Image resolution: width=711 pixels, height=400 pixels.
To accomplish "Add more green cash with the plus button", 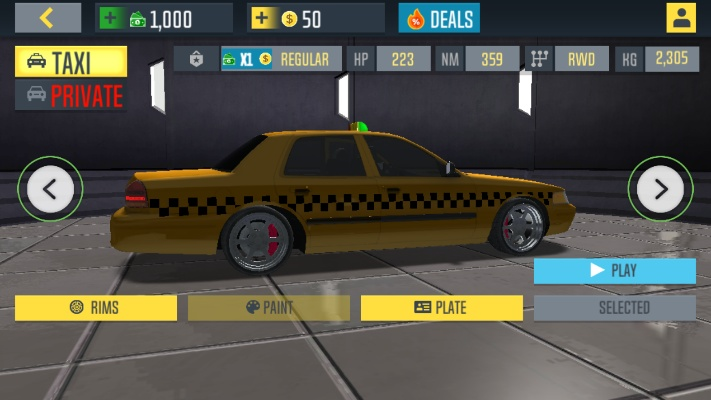I will [x=110, y=18].
